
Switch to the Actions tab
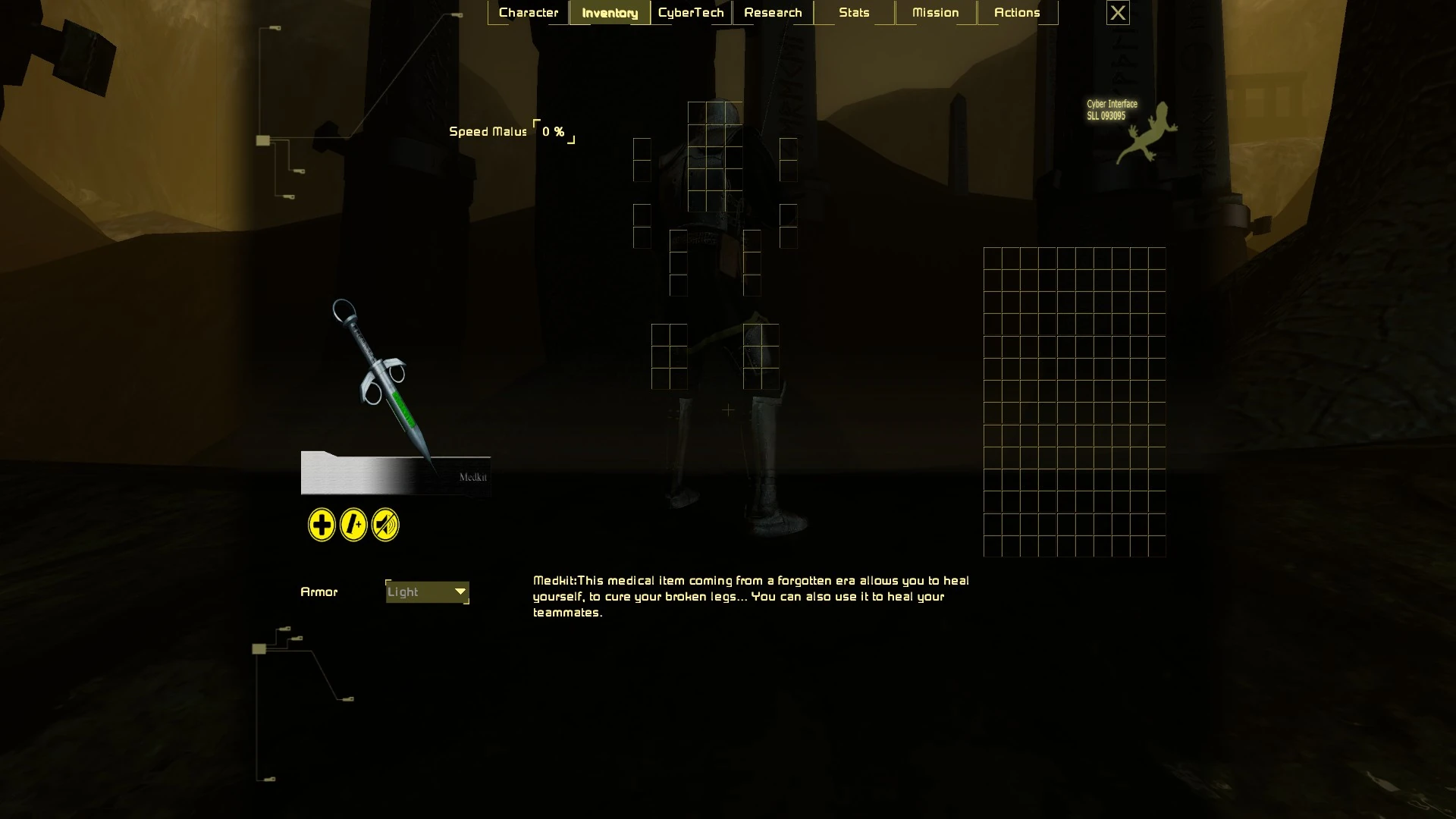(x=1017, y=13)
